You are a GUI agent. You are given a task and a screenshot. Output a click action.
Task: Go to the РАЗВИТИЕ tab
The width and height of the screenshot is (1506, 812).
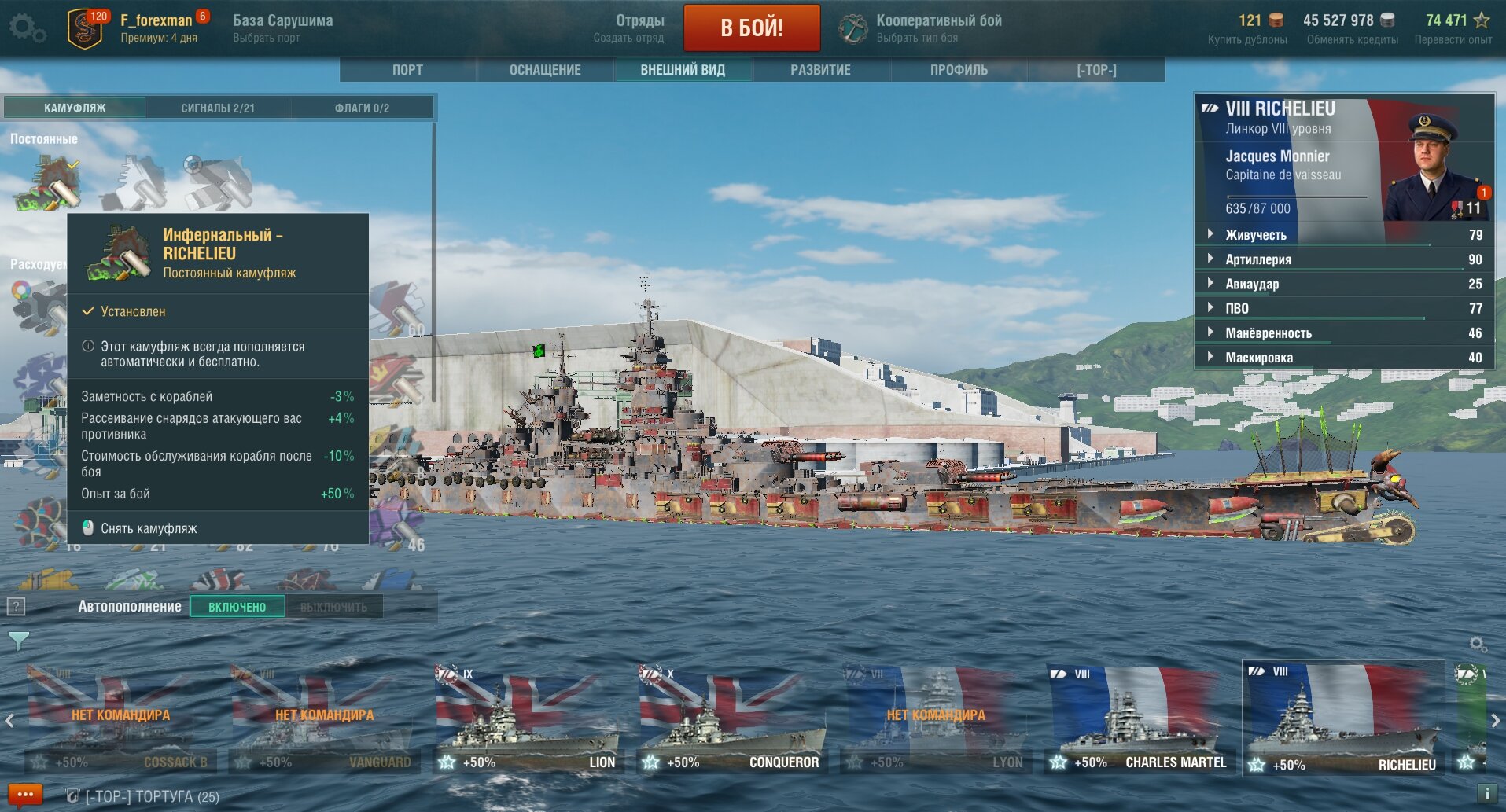[x=820, y=70]
